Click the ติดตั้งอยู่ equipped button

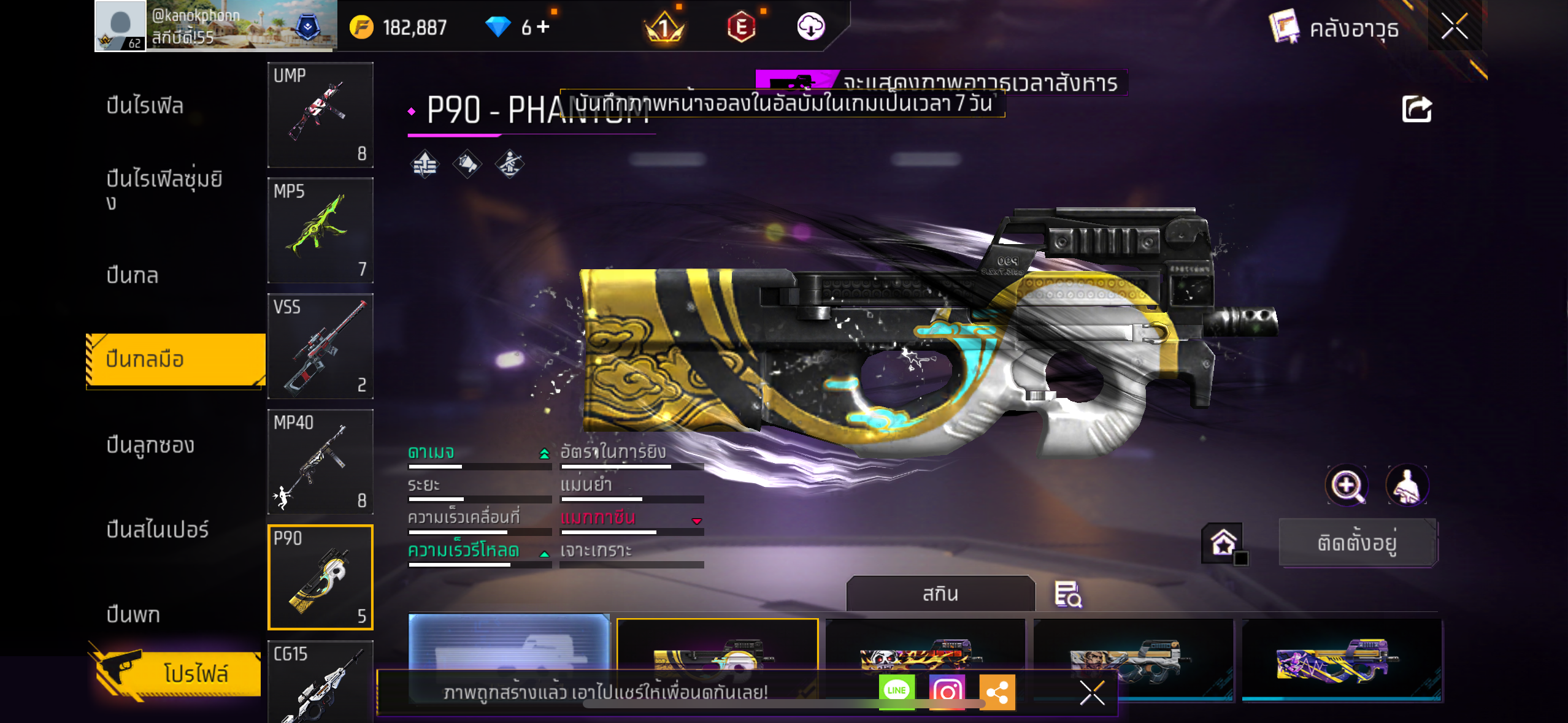click(x=1357, y=543)
